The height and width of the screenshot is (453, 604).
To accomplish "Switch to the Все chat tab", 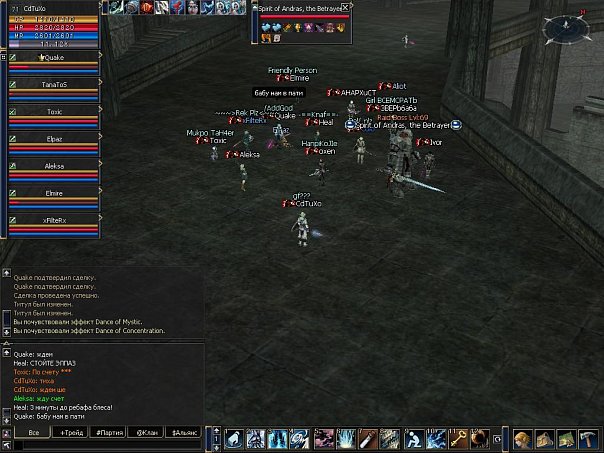I will 33,432.
